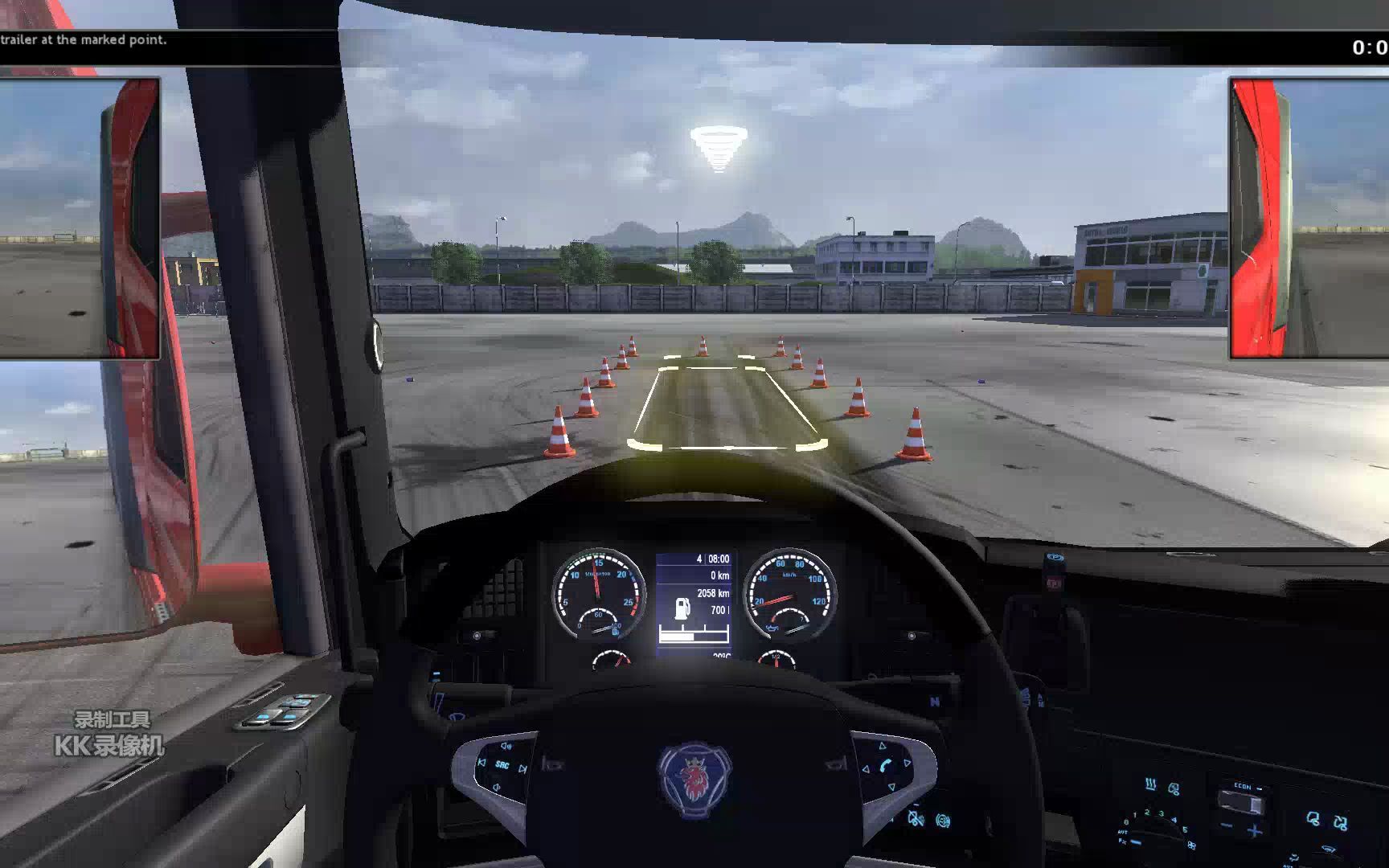Click the volume speaker icon on the steering wheel

pos(504,745)
